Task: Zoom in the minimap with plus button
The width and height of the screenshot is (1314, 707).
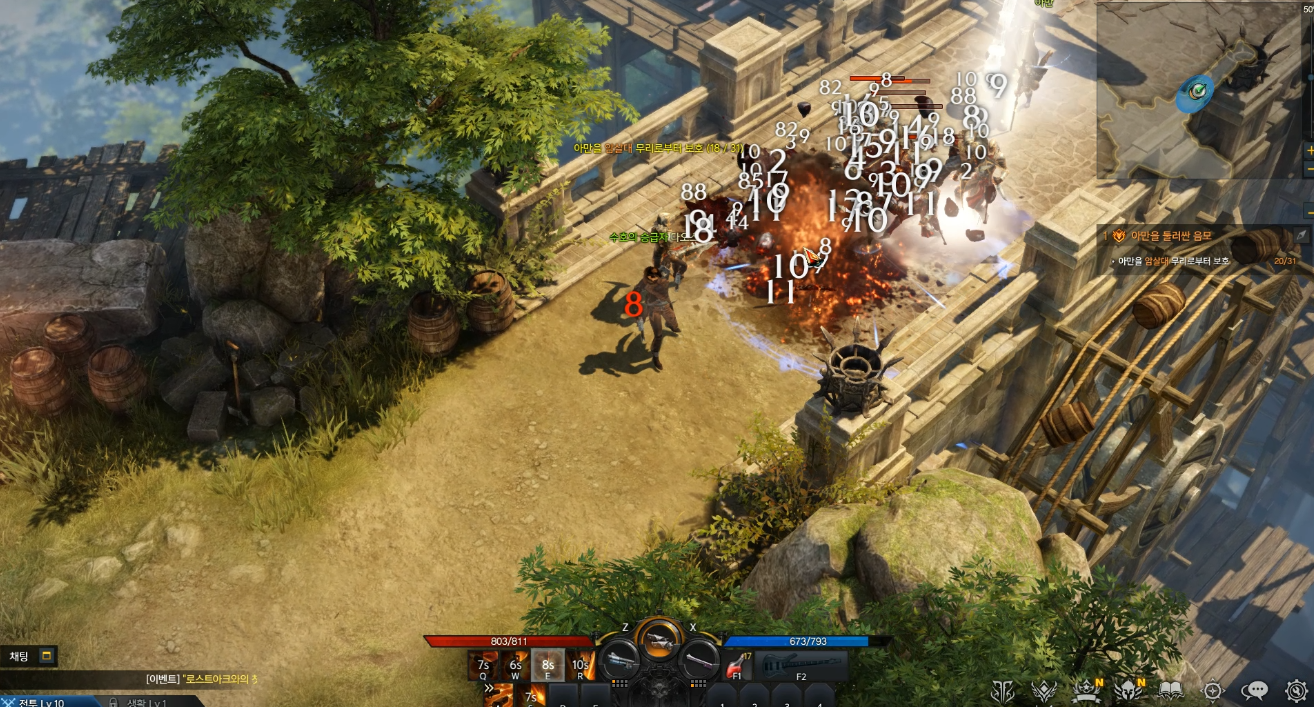Action: [1309, 150]
